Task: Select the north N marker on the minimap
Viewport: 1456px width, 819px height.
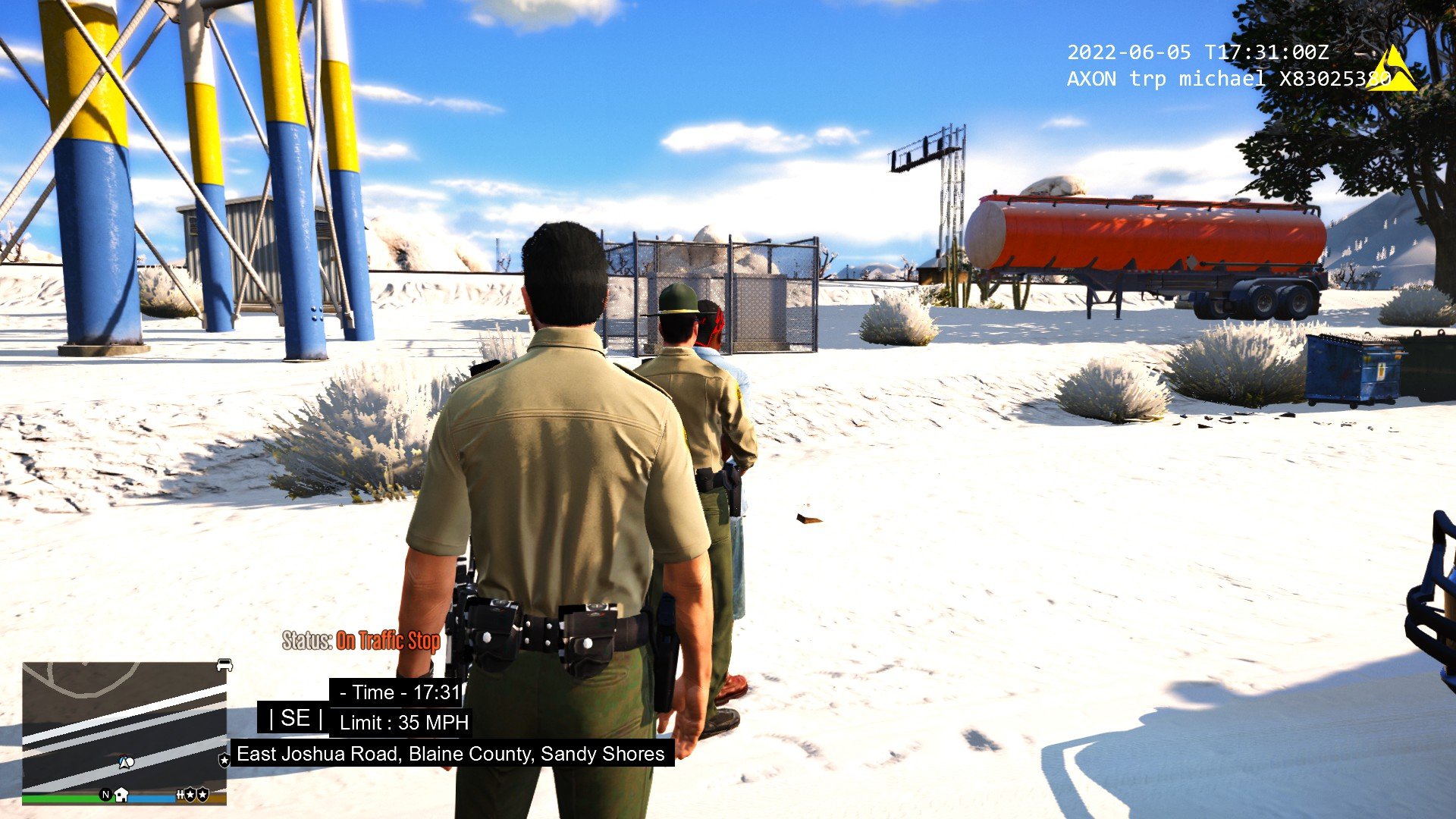Action: [105, 795]
